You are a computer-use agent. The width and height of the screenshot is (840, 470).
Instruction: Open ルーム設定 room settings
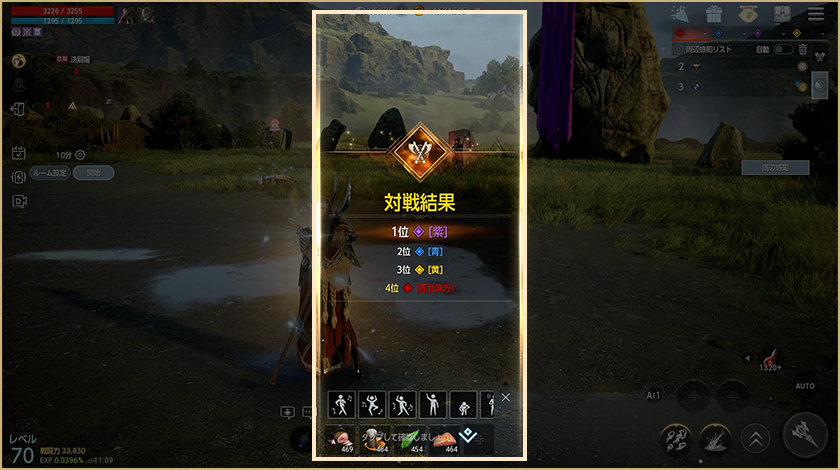pos(48,172)
